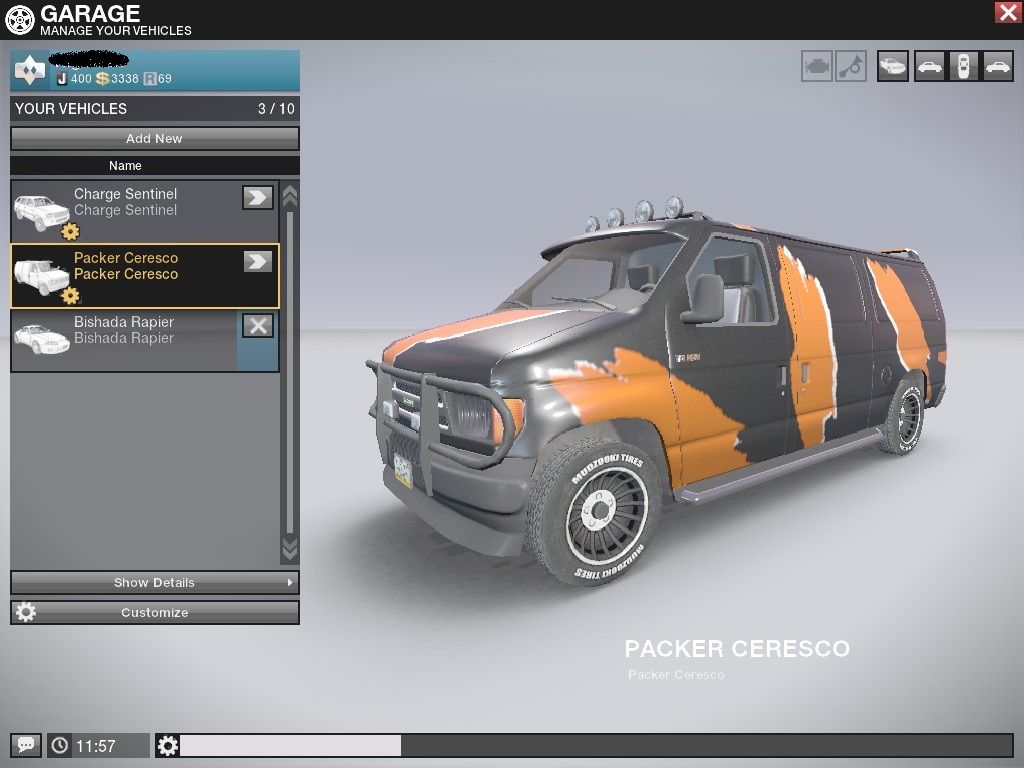Open settings with the bottom gear icon
Viewport: 1024px width, 768px height.
point(168,745)
